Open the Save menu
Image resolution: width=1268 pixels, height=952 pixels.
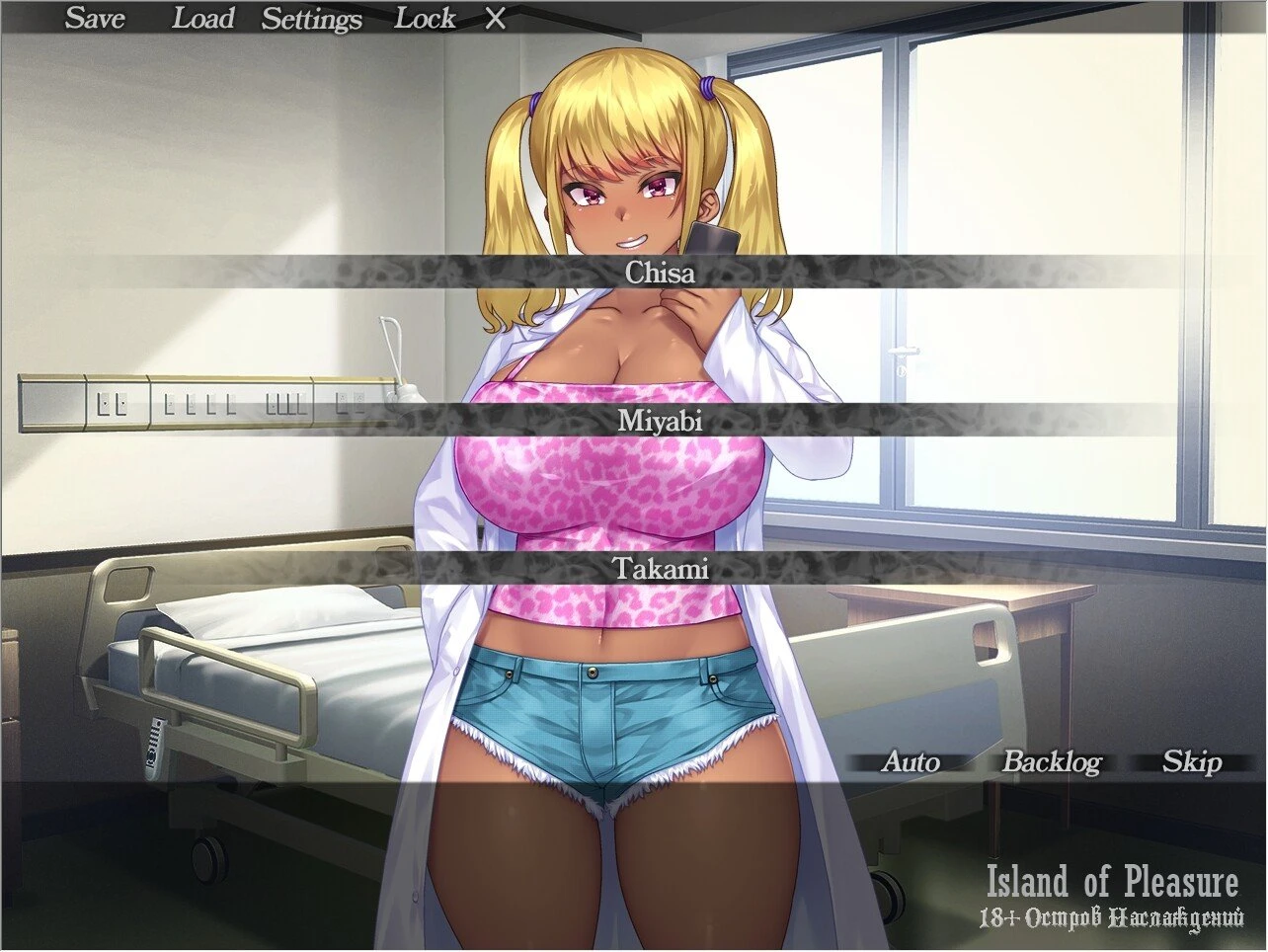click(x=95, y=18)
